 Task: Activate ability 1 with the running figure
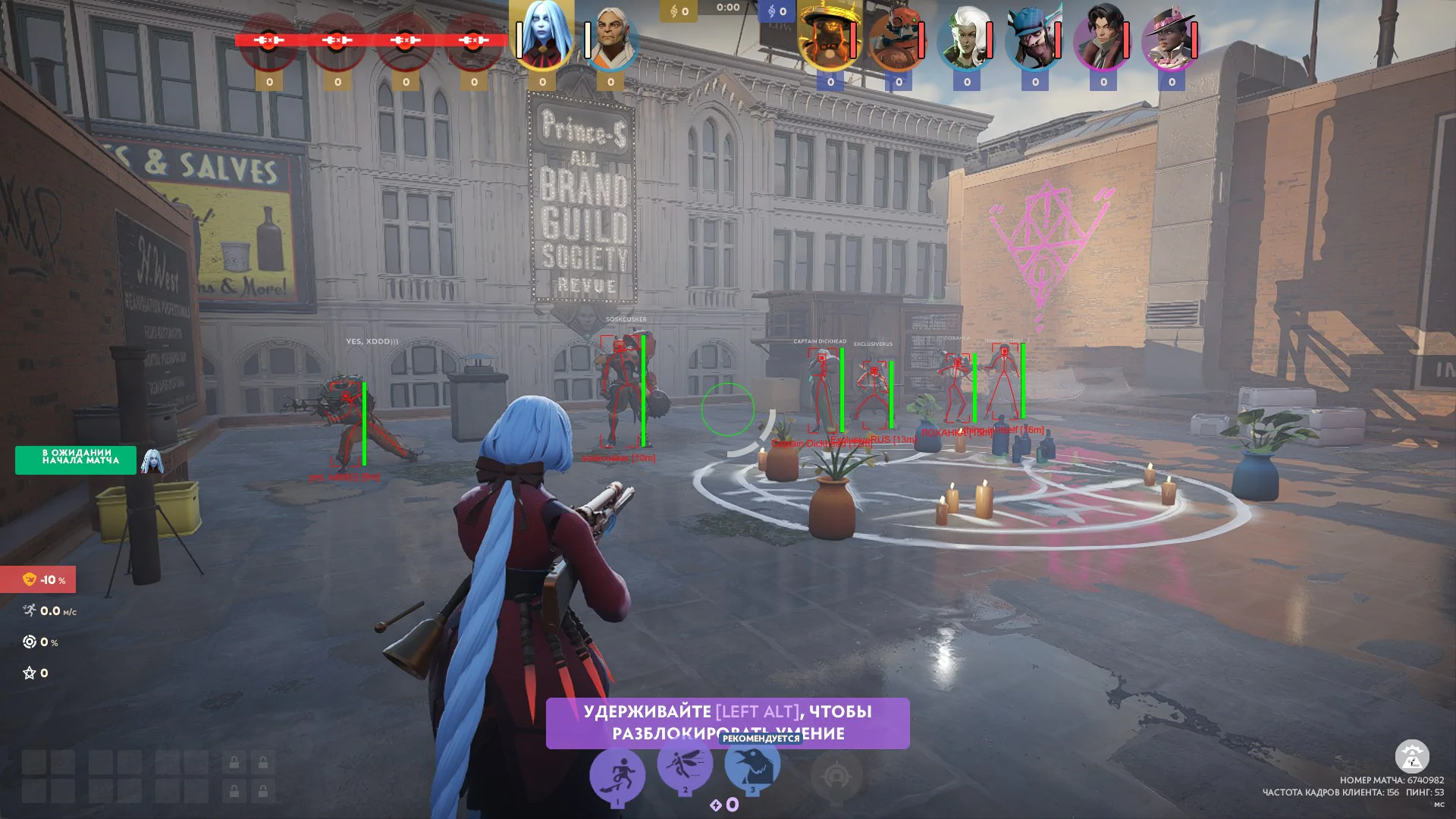(x=617, y=775)
